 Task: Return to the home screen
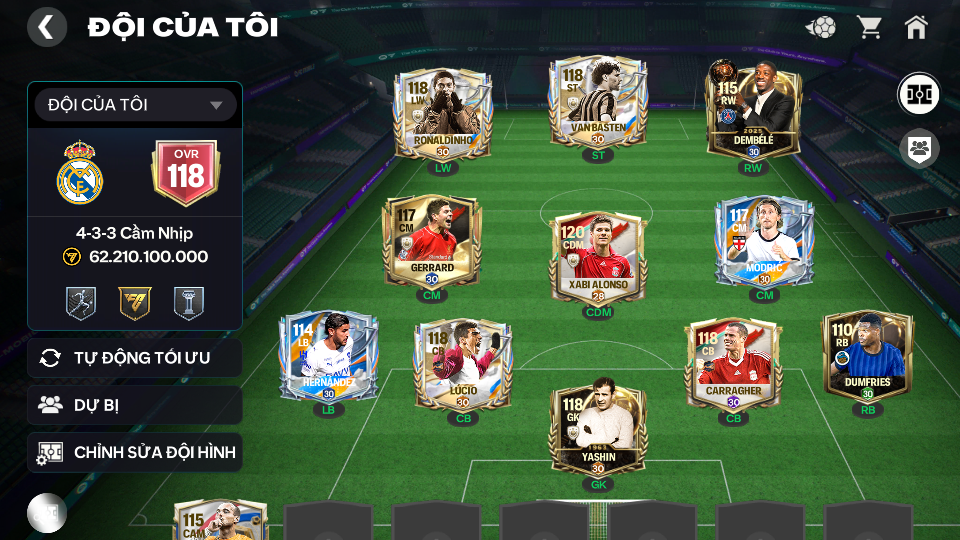coord(916,27)
